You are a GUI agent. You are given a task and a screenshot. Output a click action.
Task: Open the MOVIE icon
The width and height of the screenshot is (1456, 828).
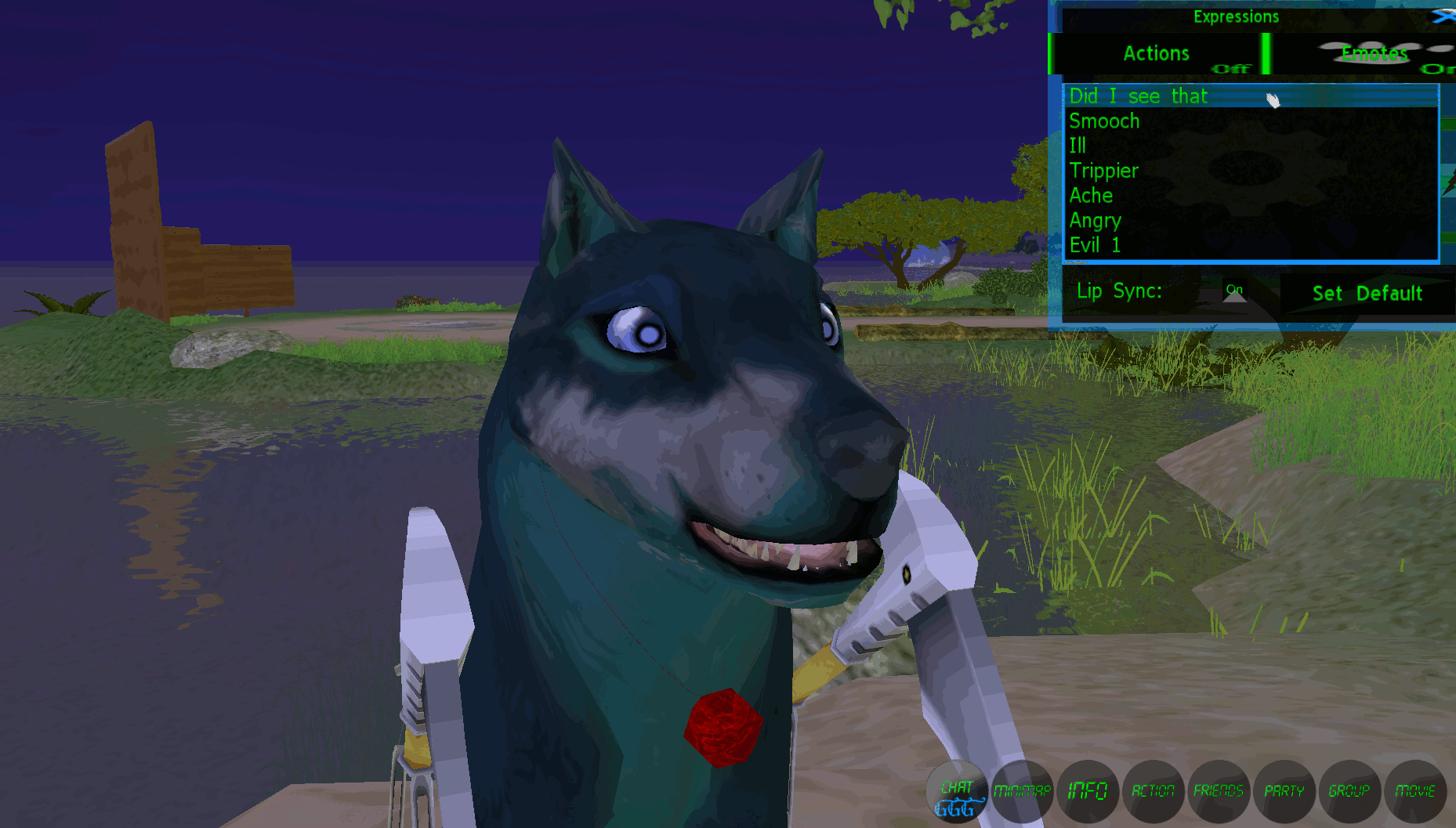[1415, 792]
